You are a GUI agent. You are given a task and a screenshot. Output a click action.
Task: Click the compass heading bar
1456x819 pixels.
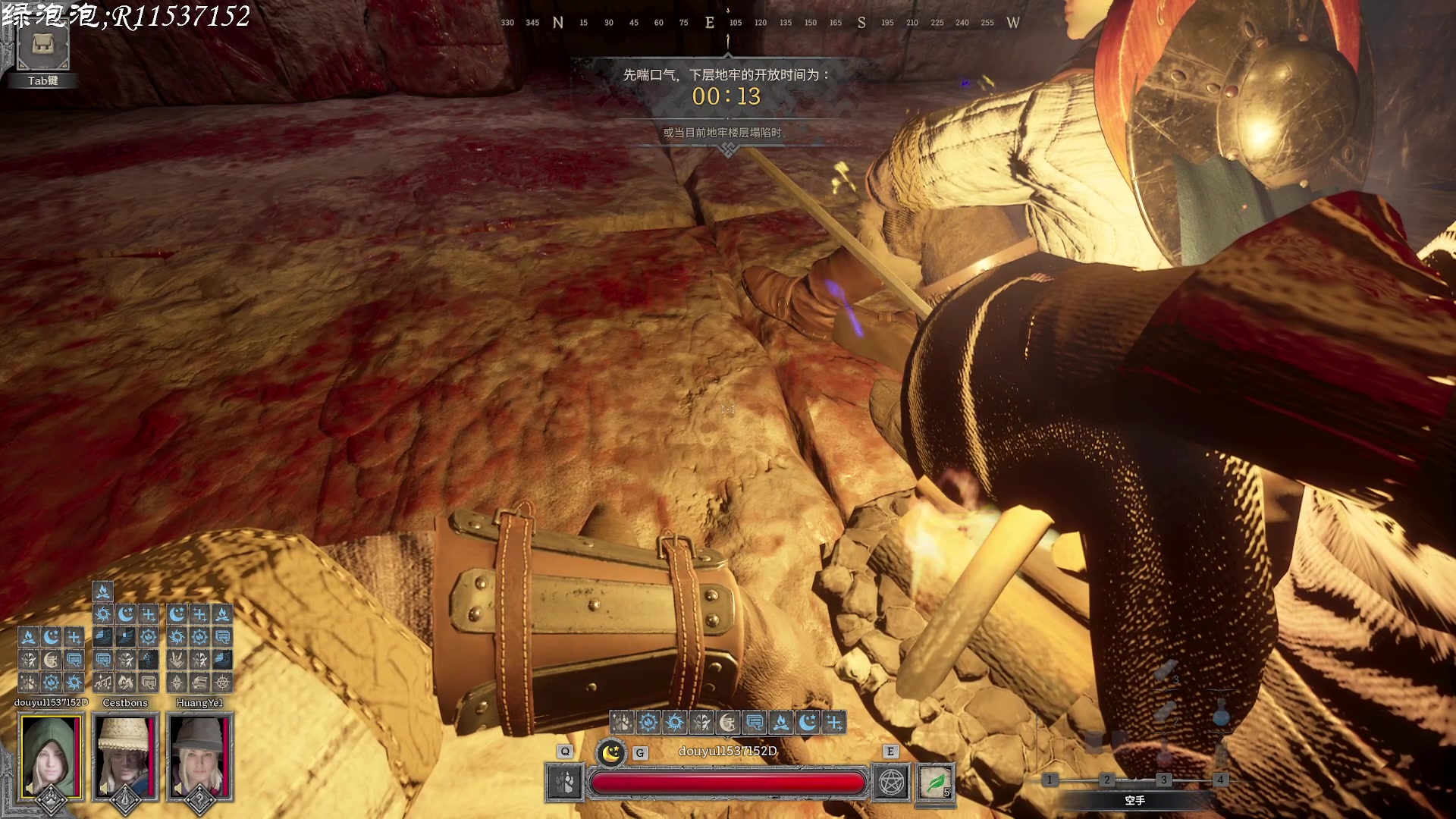point(758,23)
